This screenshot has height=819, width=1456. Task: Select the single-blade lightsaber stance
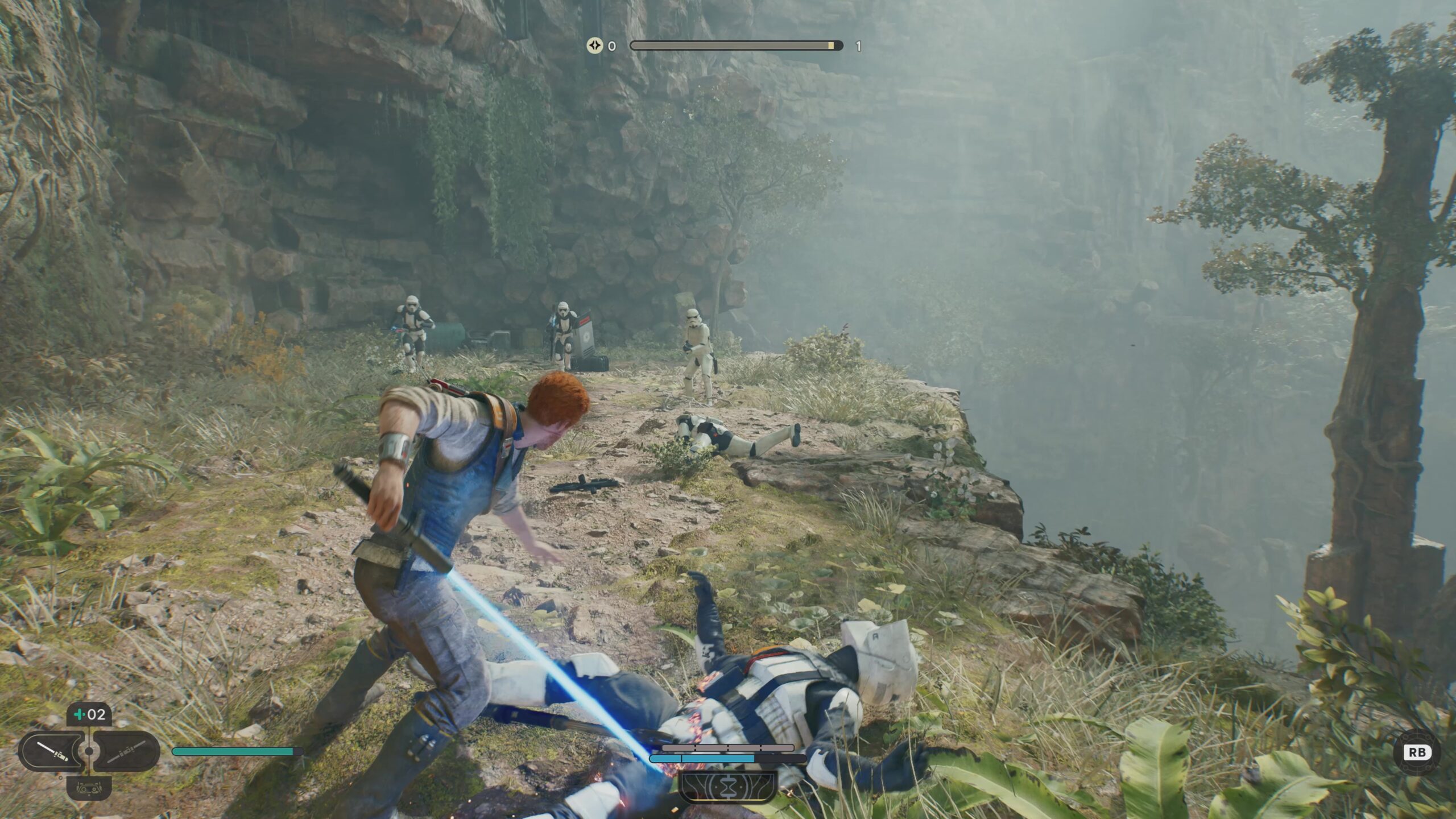click(x=52, y=751)
